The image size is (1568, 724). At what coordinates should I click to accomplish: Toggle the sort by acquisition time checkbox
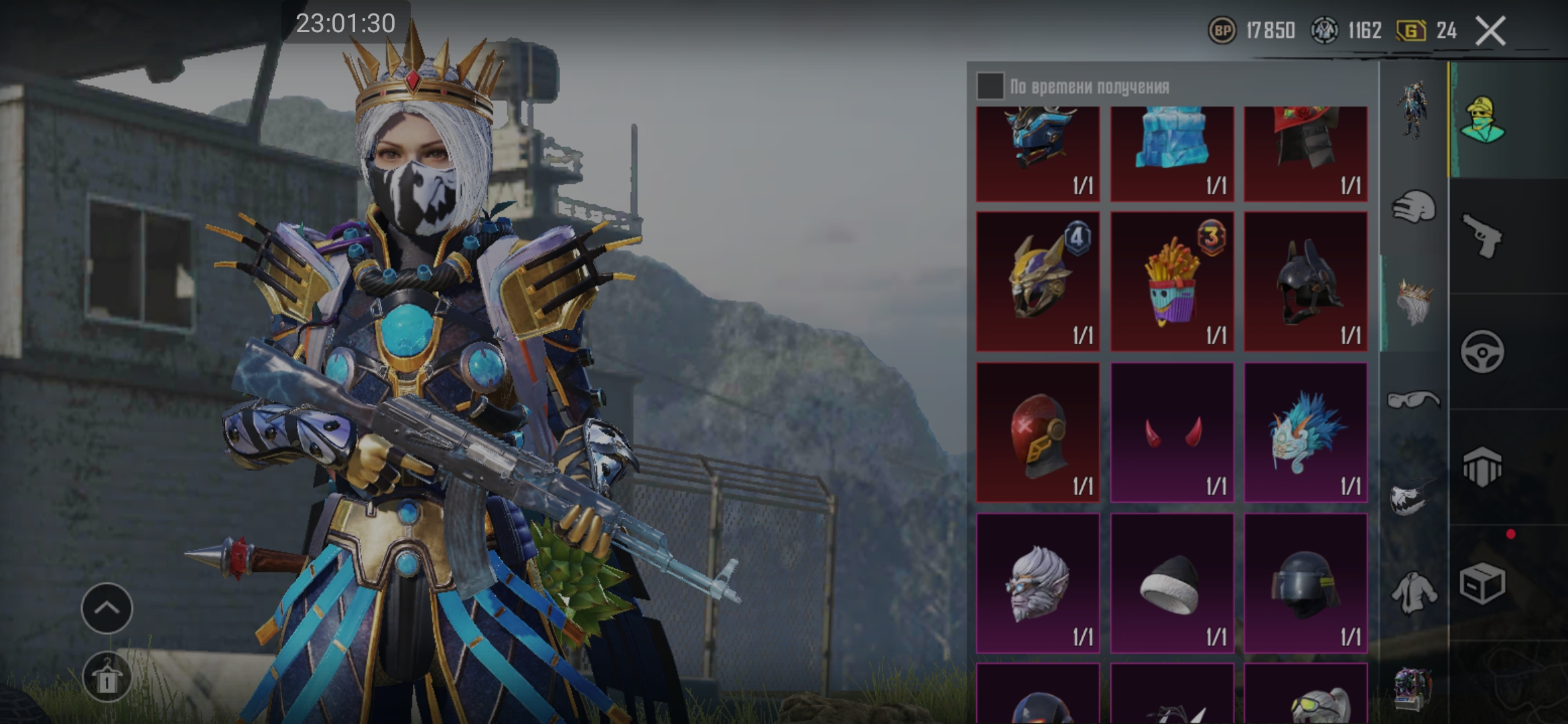[990, 86]
